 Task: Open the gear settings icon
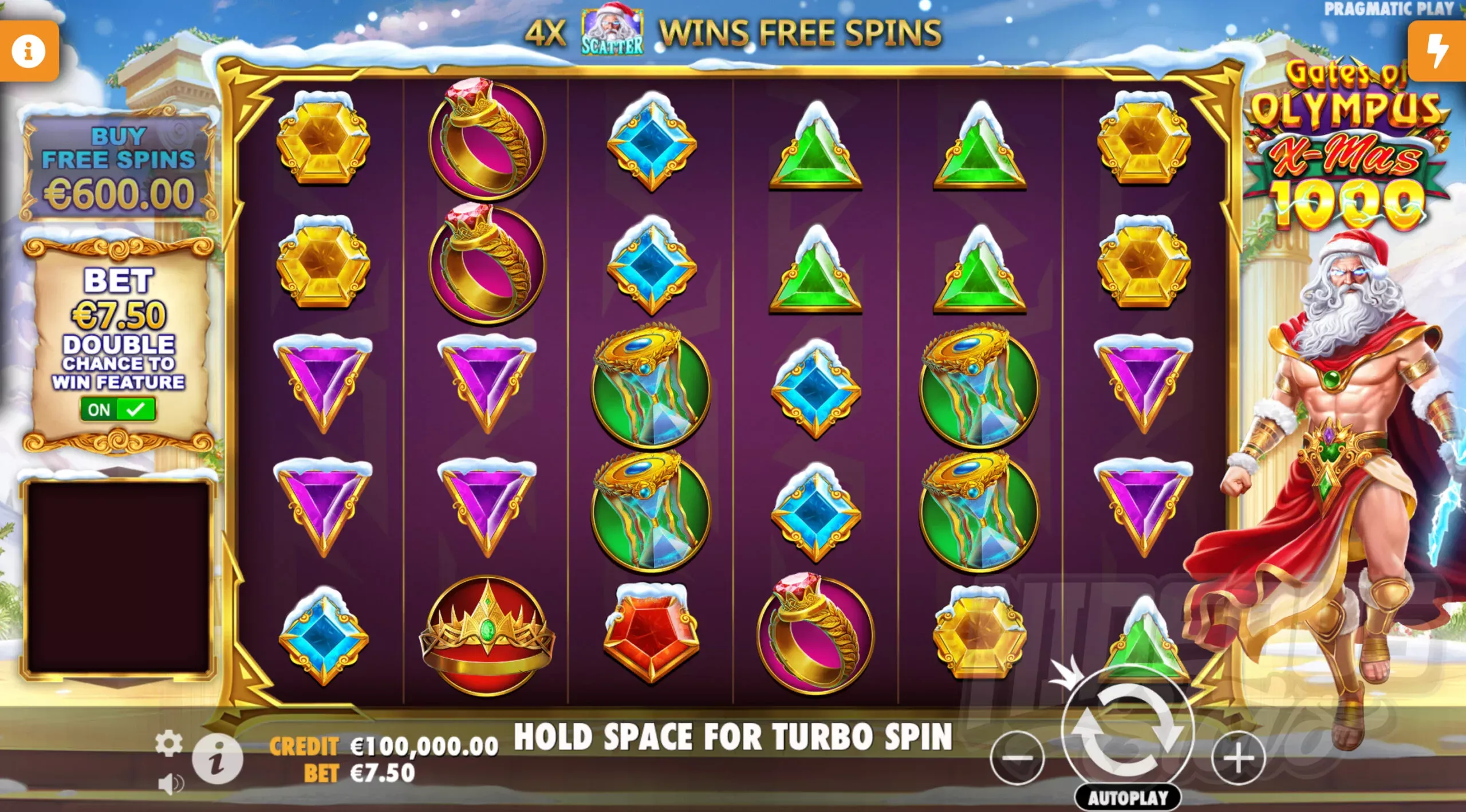coord(168,743)
